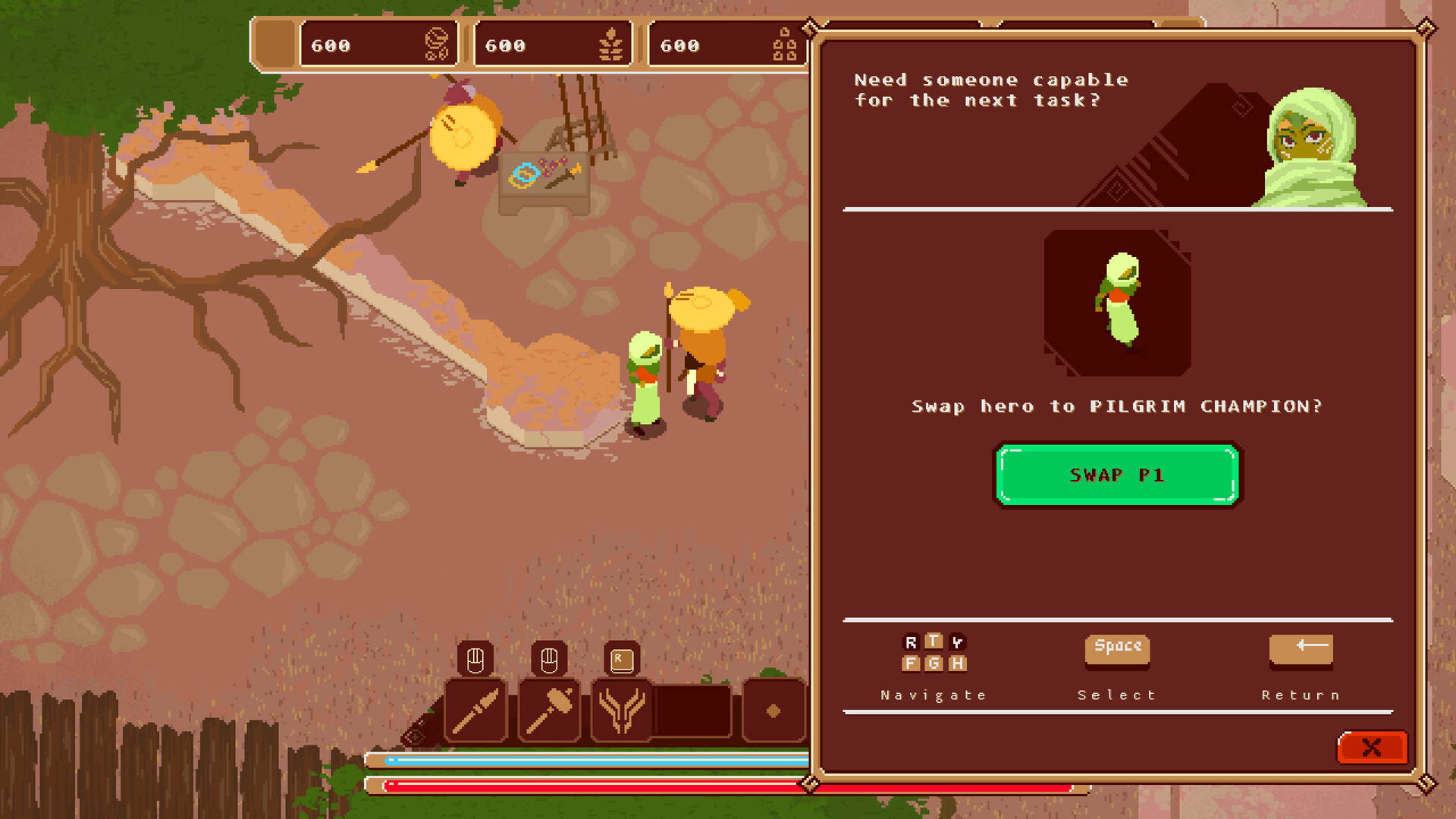Dismiss the dialog with the red X
This screenshot has height=819, width=1456.
(x=1371, y=748)
